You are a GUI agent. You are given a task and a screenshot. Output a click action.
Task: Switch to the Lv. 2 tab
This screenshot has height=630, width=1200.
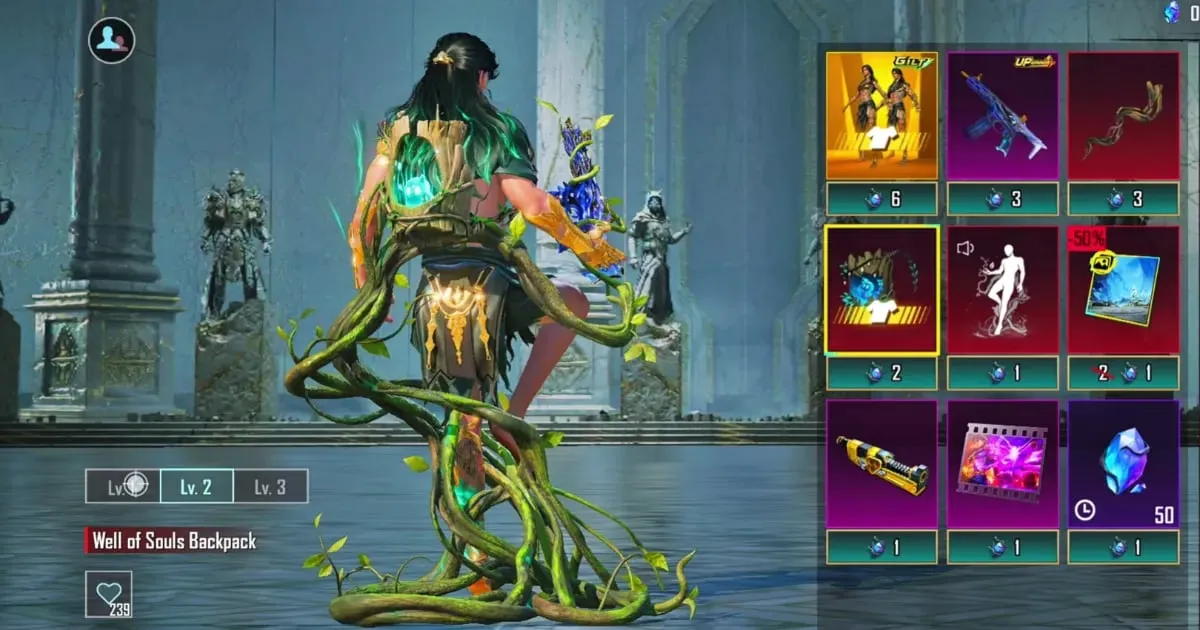point(196,487)
